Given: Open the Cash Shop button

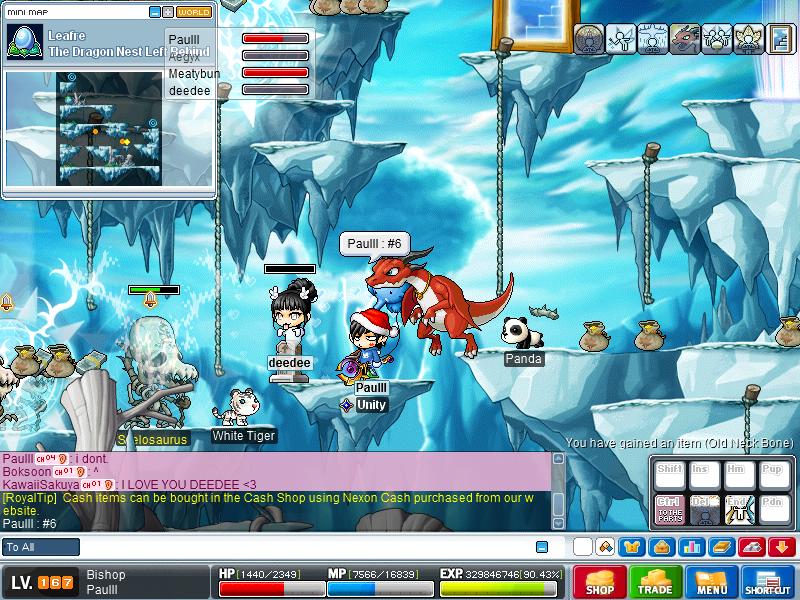Looking at the screenshot, I should coord(600,582).
